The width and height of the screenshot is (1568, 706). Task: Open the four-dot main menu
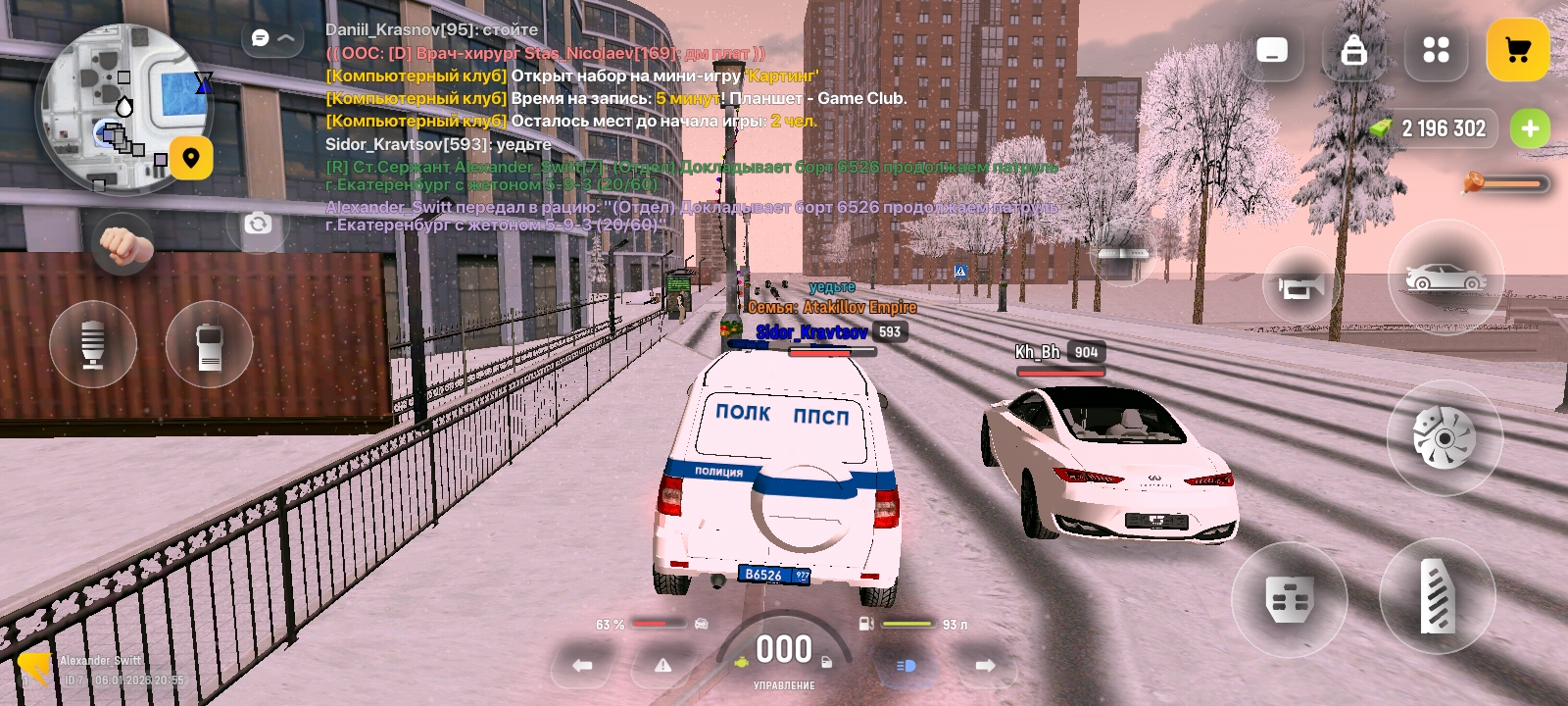tap(1436, 50)
